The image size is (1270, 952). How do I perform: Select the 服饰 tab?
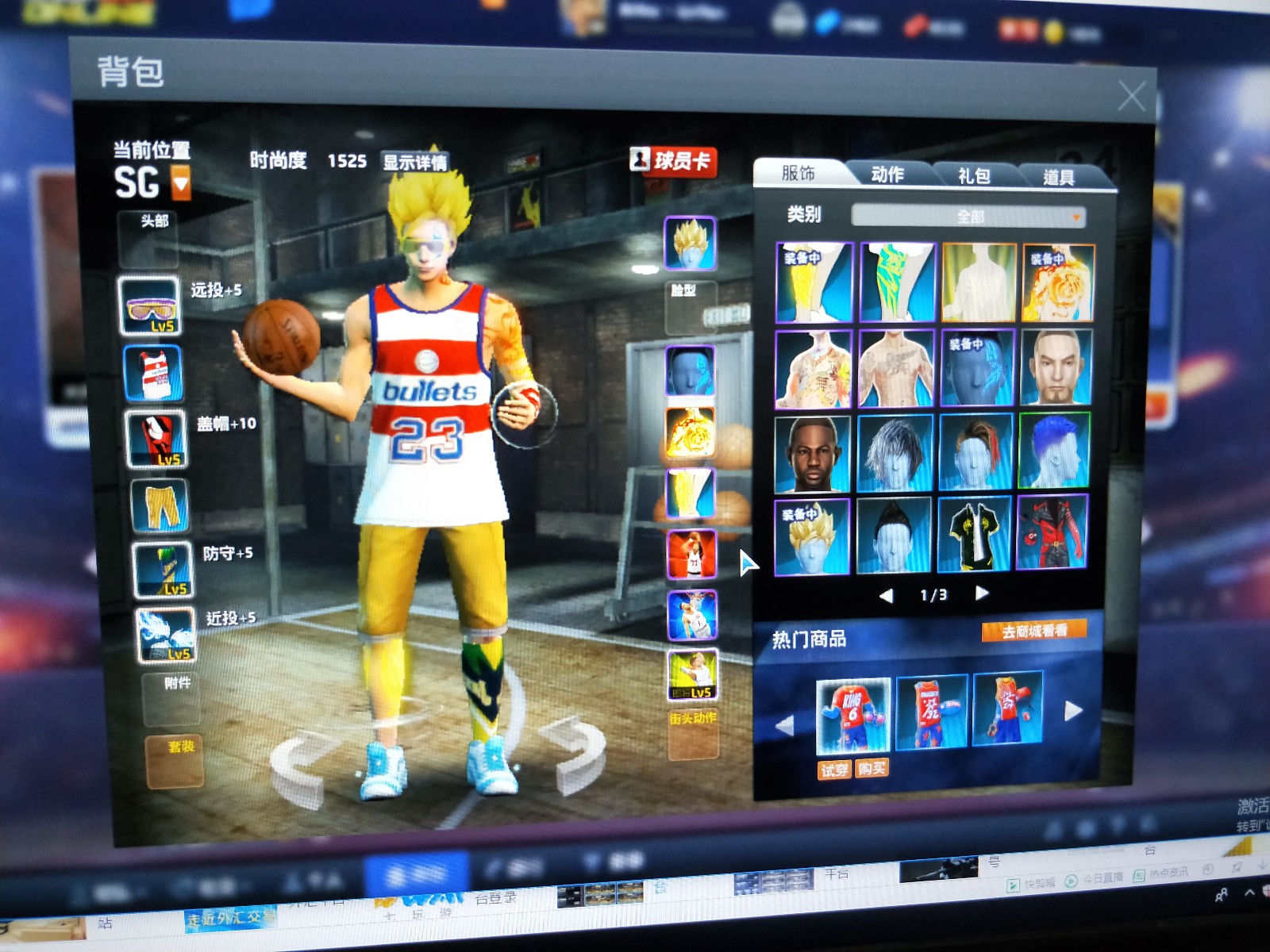click(x=799, y=173)
